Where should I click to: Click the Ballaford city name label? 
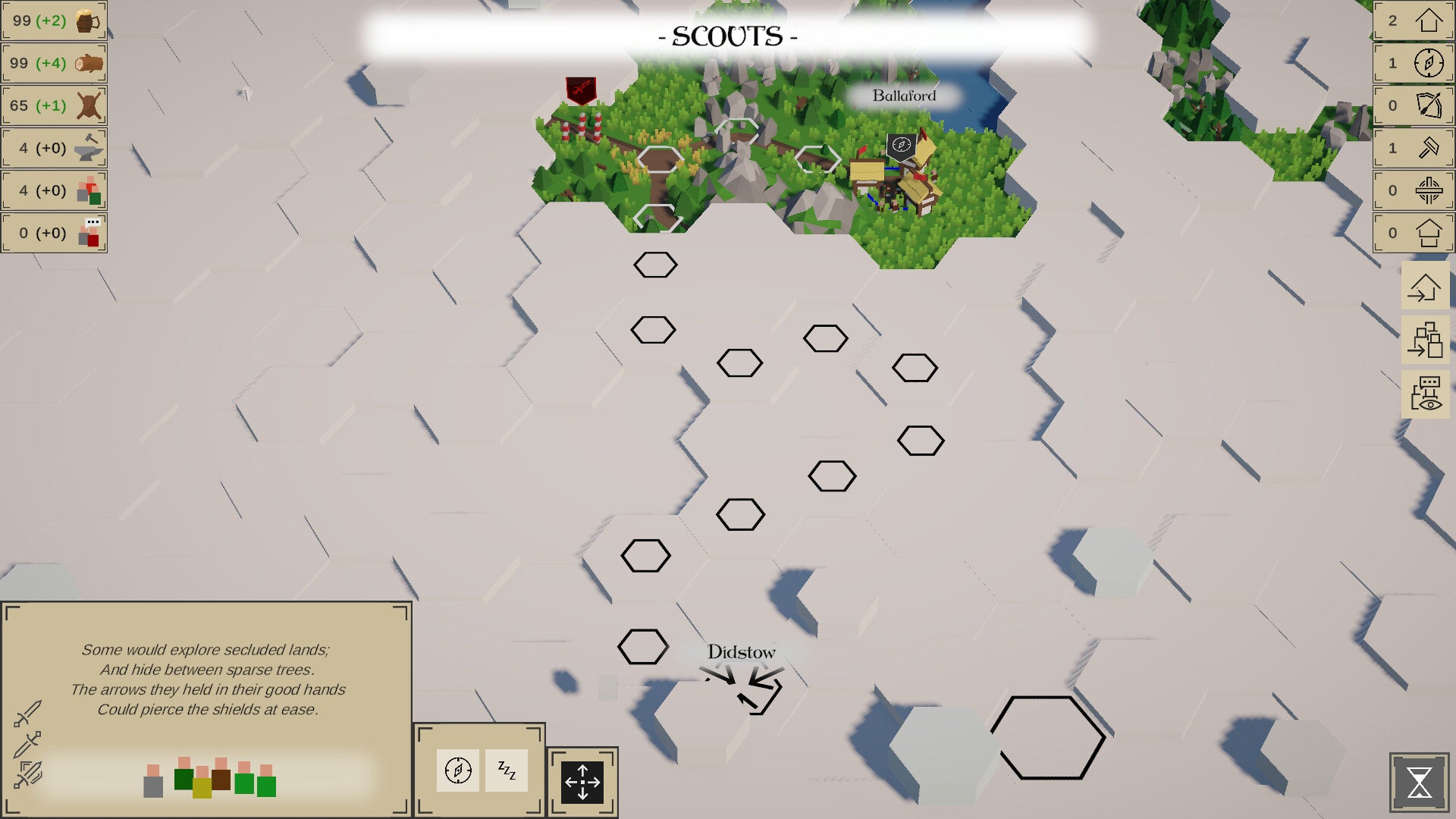904,96
